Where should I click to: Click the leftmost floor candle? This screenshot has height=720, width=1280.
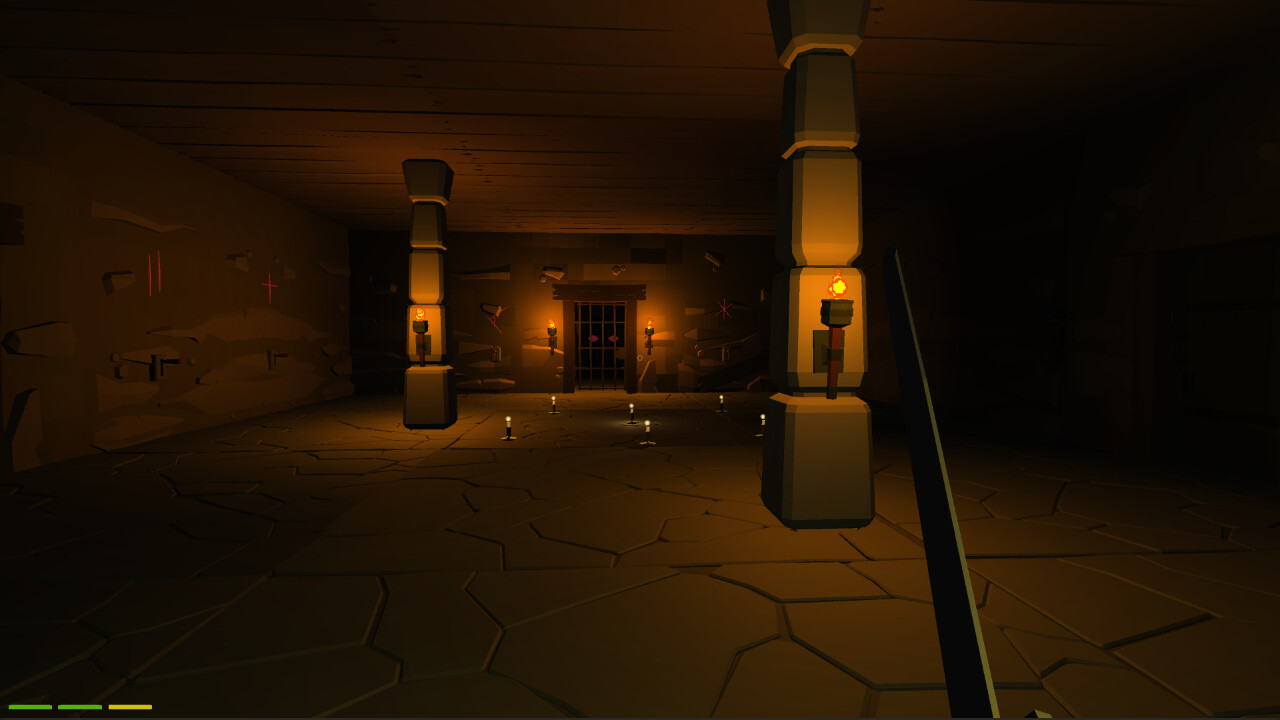(x=508, y=426)
